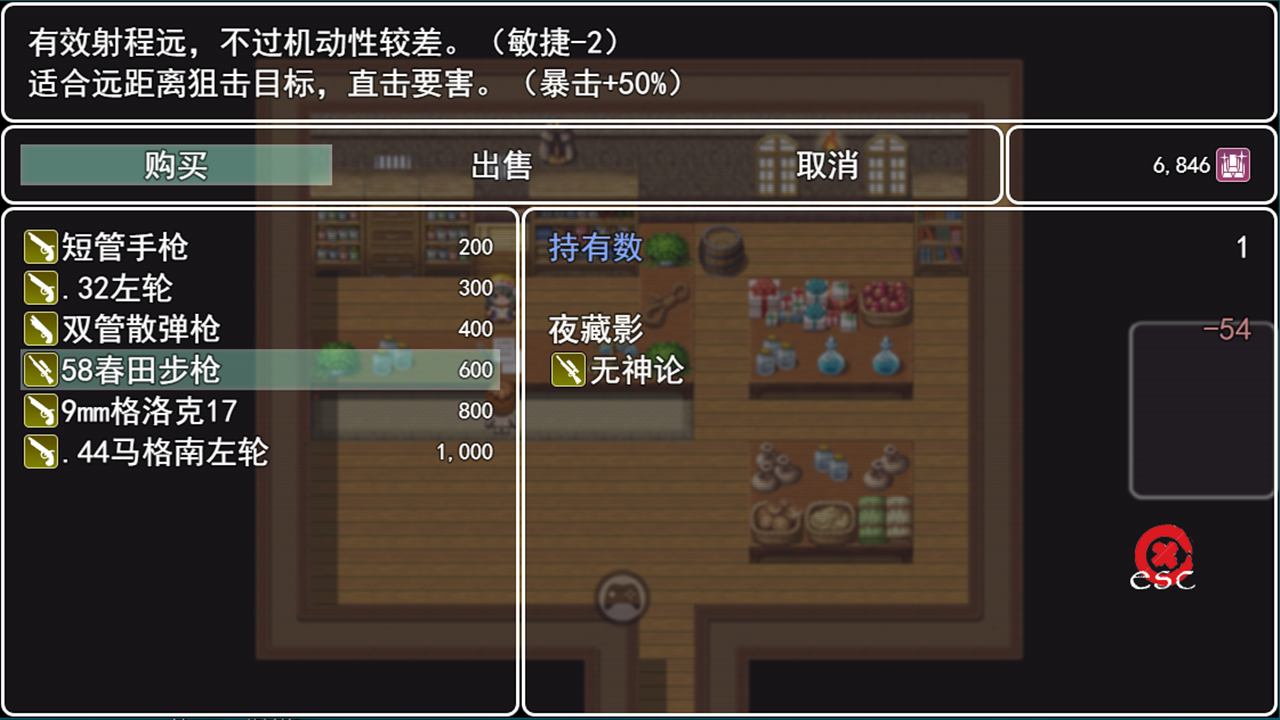Image resolution: width=1280 pixels, height=720 pixels.
Task: Click the gun icon beside 双管散弹枪
Action: (x=41, y=328)
